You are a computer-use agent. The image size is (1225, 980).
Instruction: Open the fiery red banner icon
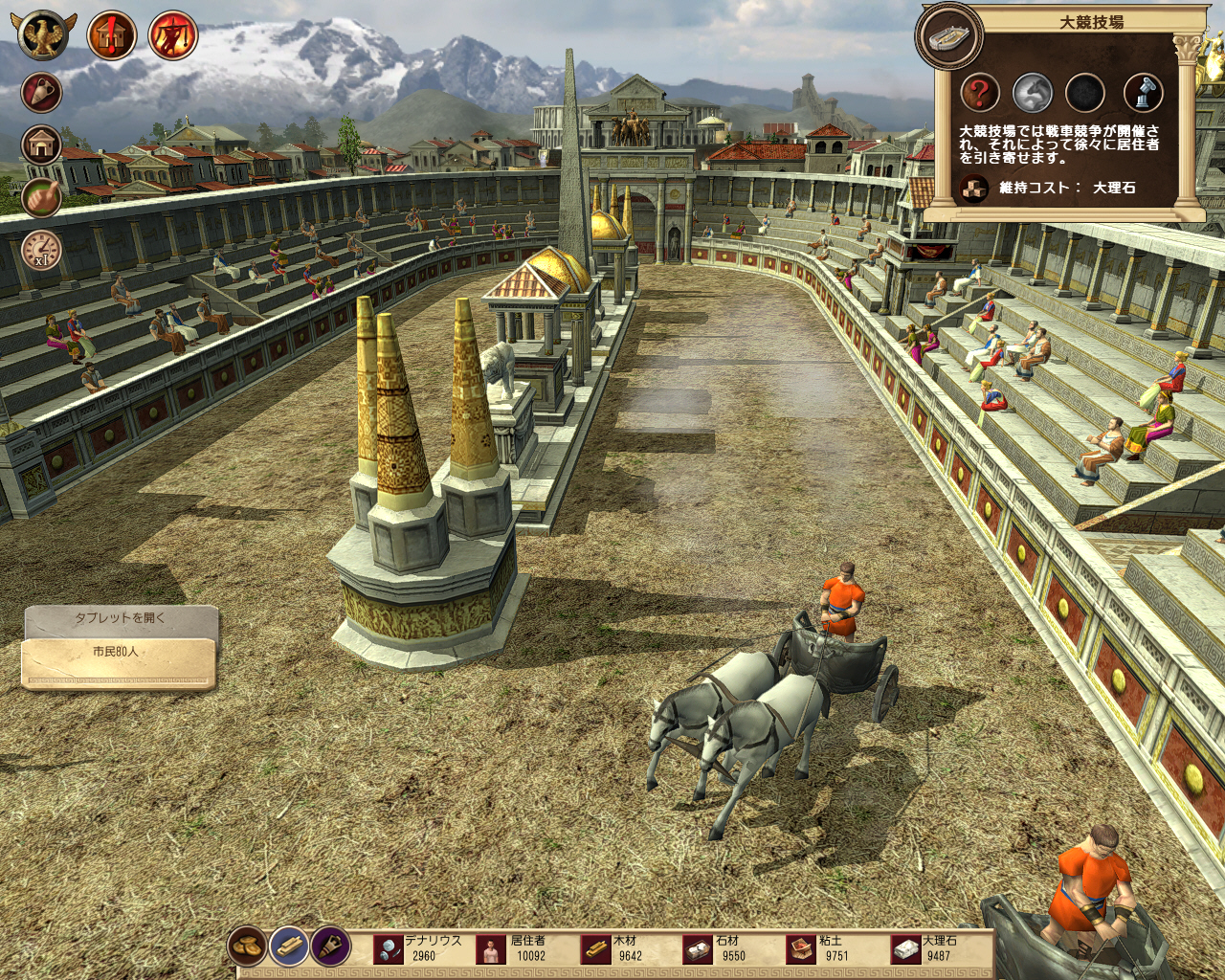point(173,36)
